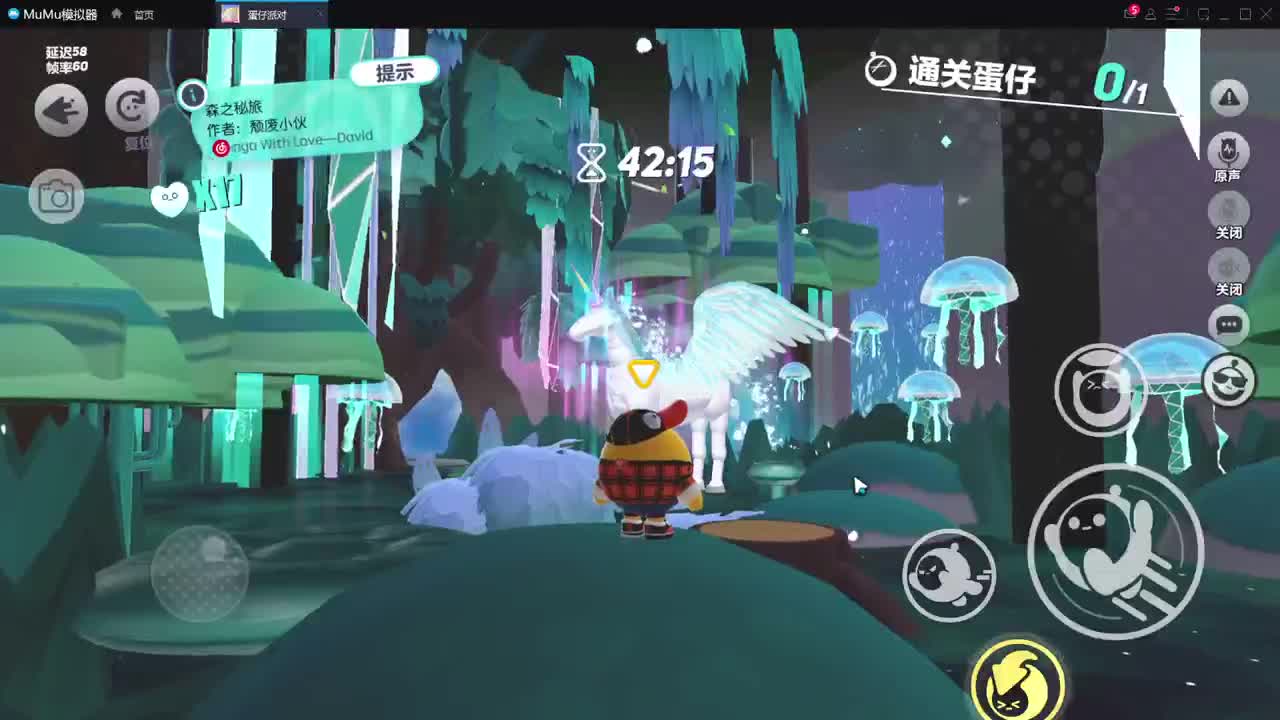Screen dimensions: 1280x720
Task: Open map info via the (i) icon
Action: [x=191, y=95]
